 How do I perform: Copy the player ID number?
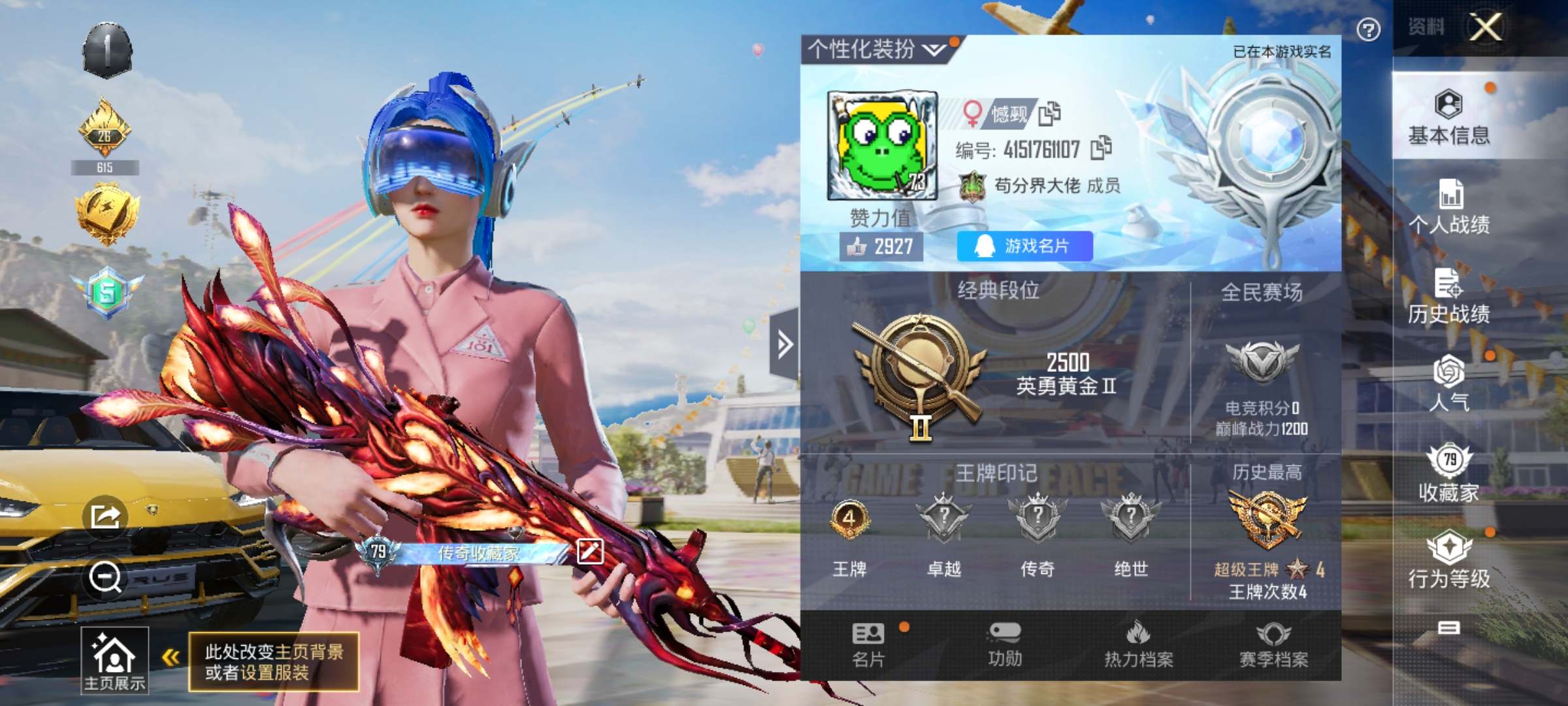tap(1102, 148)
